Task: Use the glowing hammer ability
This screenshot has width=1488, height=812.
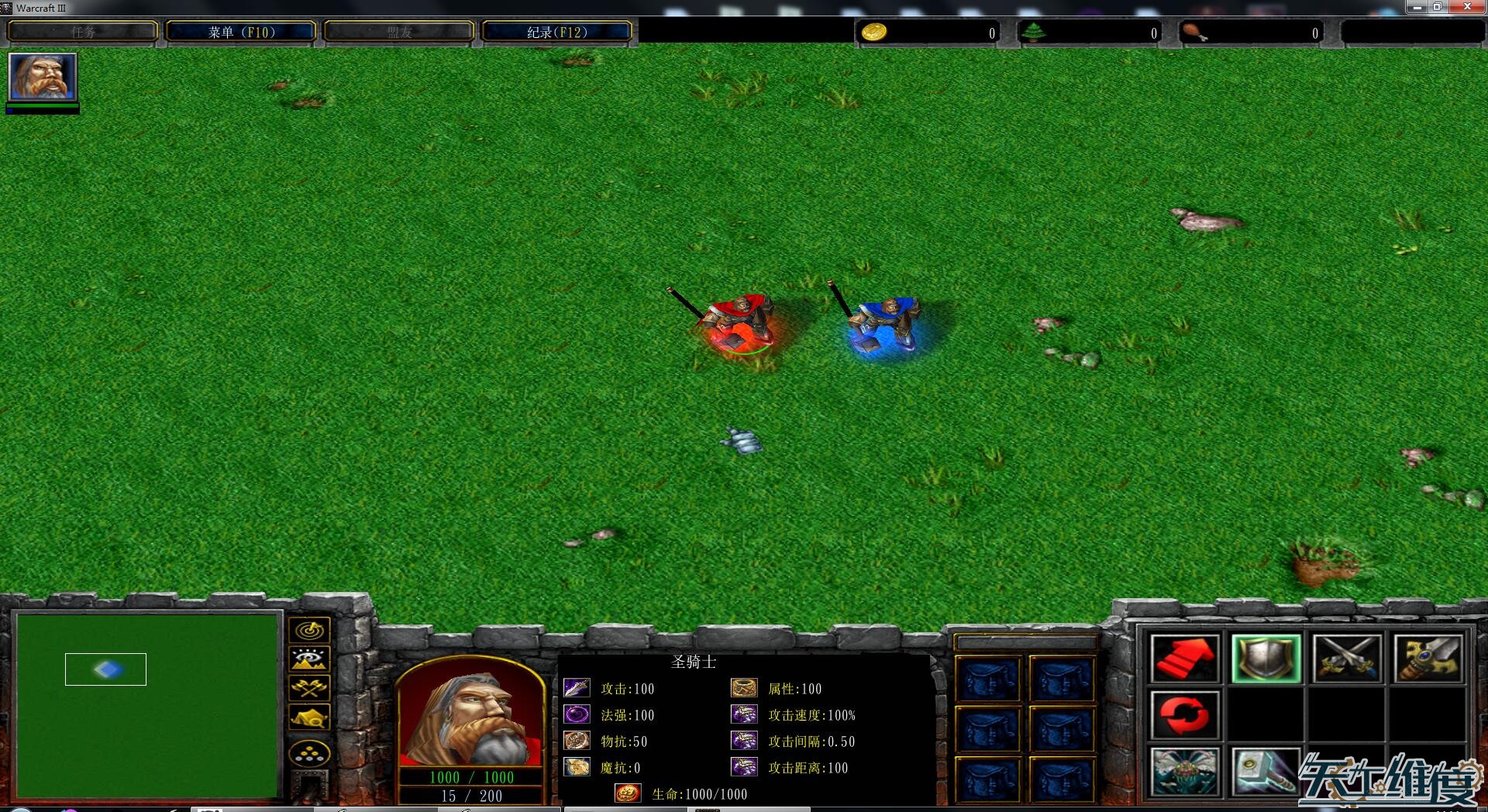Action: tap(1265, 772)
